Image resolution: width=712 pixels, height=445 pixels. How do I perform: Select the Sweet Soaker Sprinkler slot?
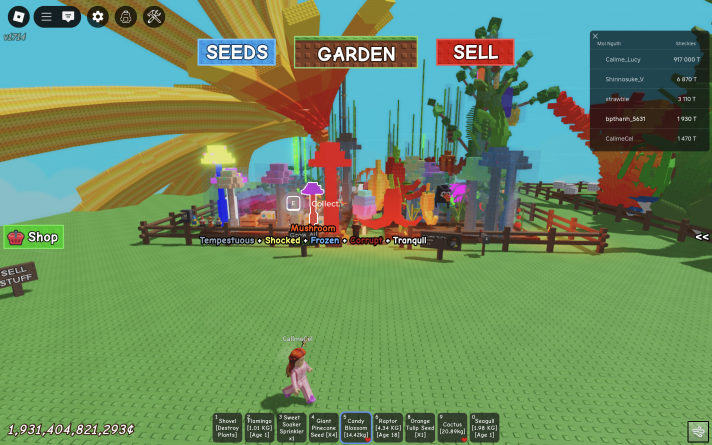[291, 426]
